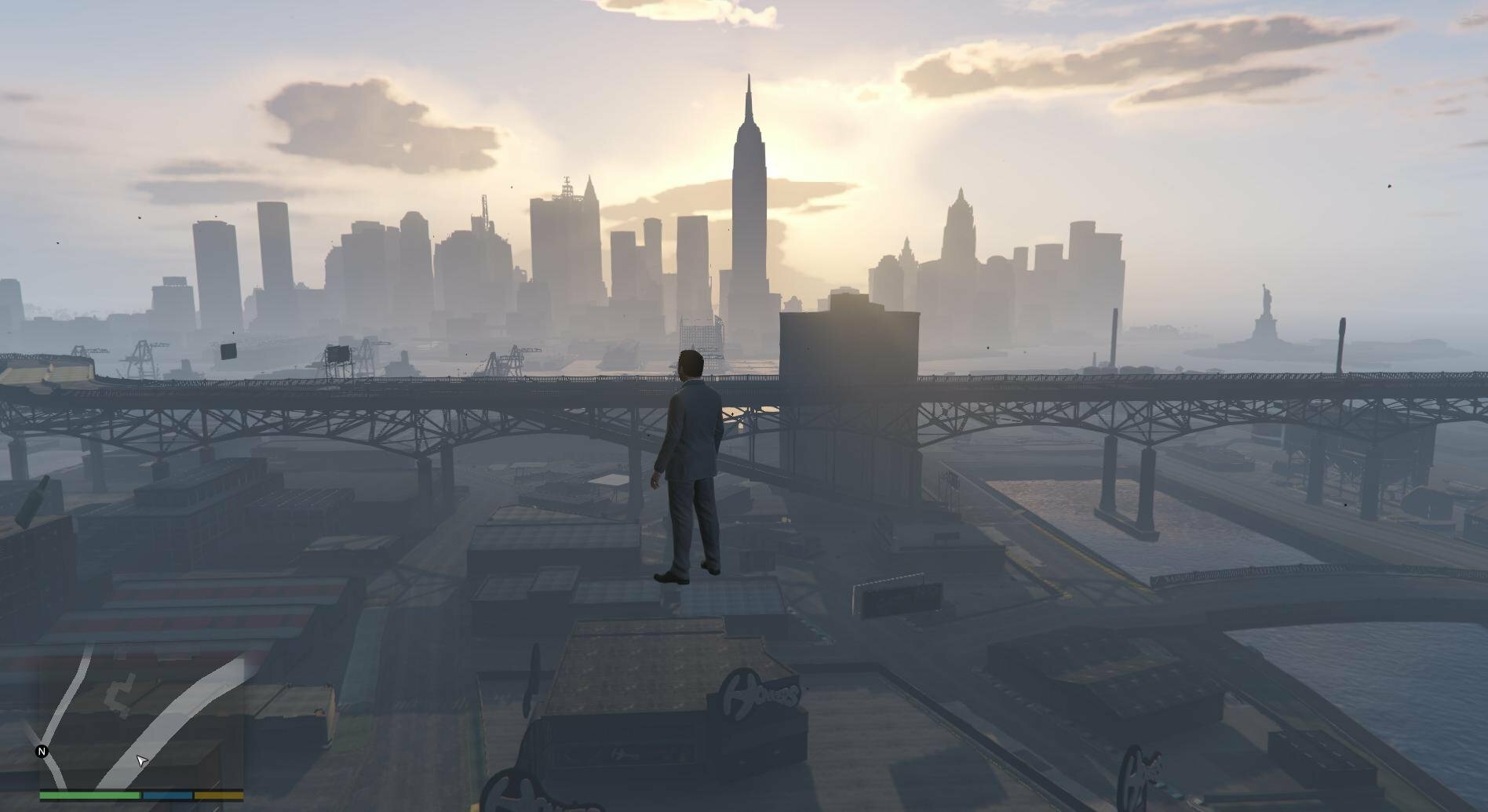Click the minimap radar
1488x812 pixels.
141,716
